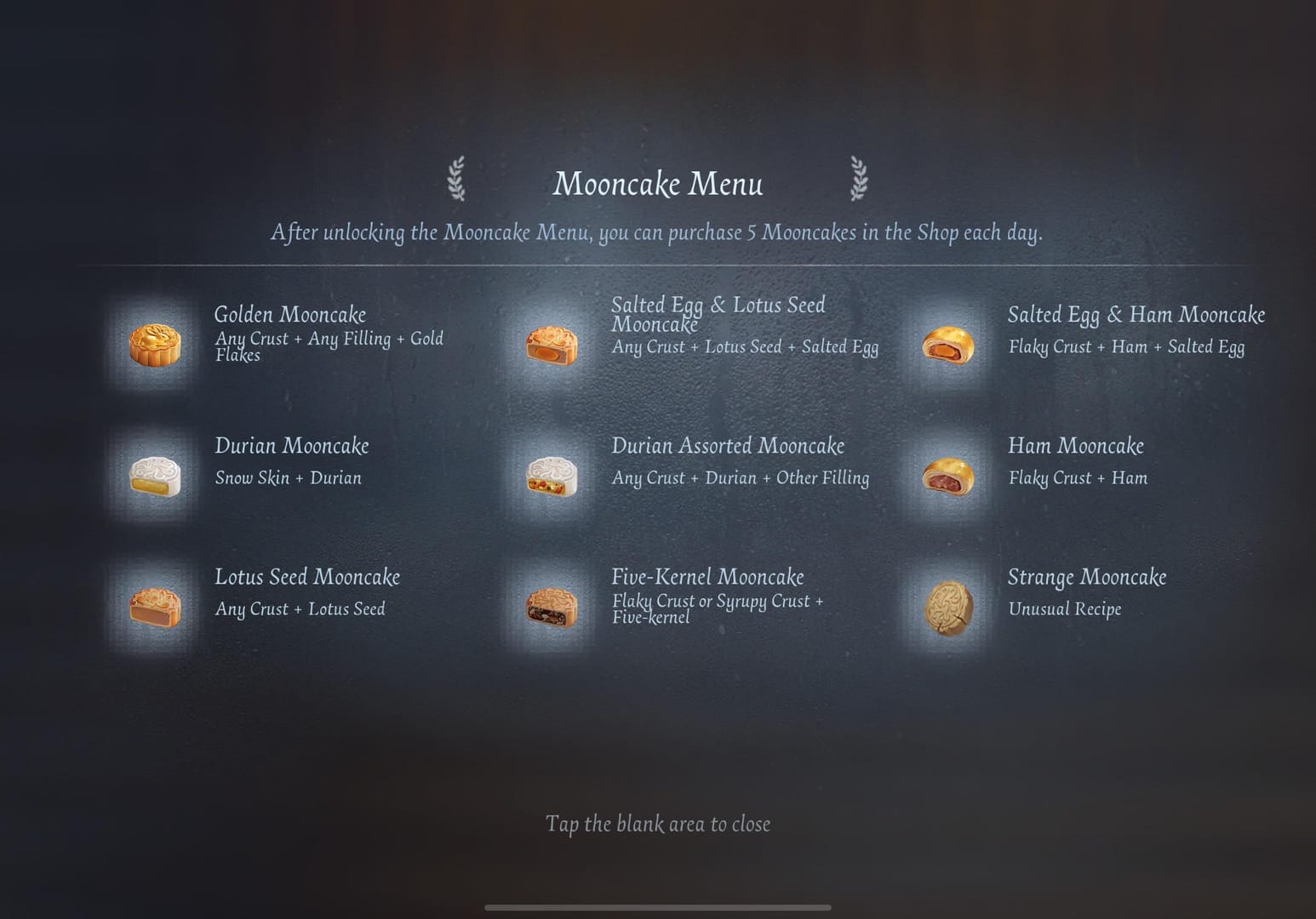1316x919 pixels.
Task: Pick the Durian Mooncake icon
Action: 155,476
